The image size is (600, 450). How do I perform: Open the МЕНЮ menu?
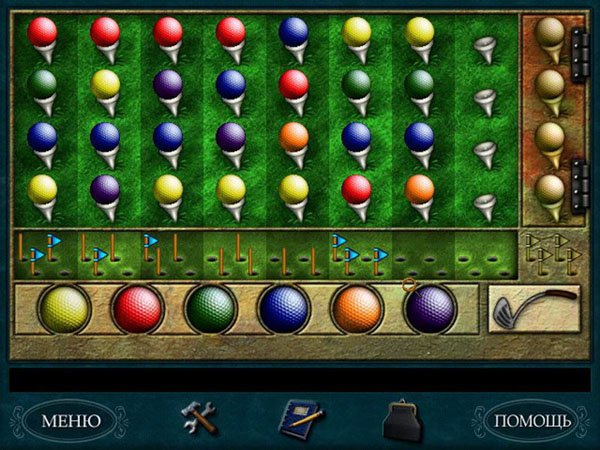click(x=70, y=420)
